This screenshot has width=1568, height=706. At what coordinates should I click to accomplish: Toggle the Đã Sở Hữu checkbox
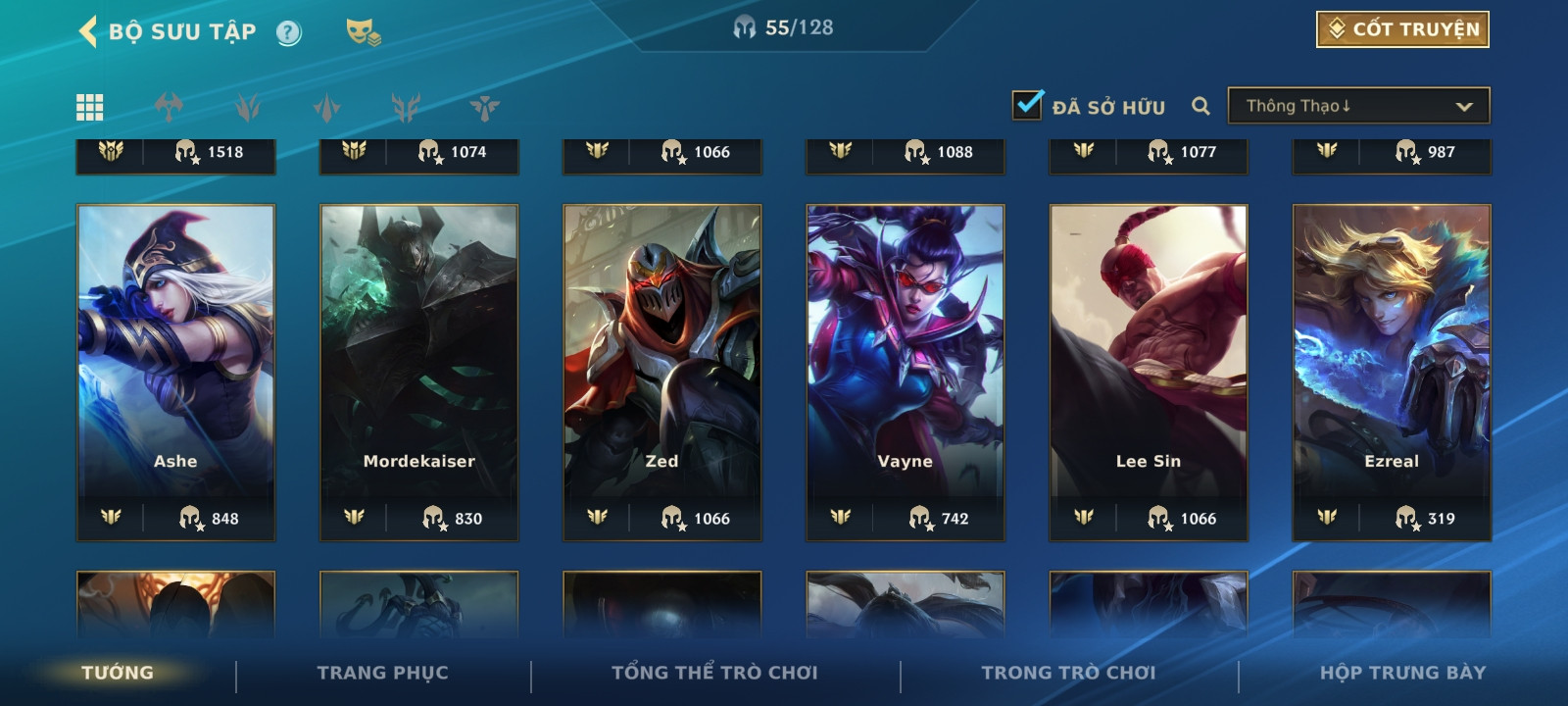tap(1027, 105)
